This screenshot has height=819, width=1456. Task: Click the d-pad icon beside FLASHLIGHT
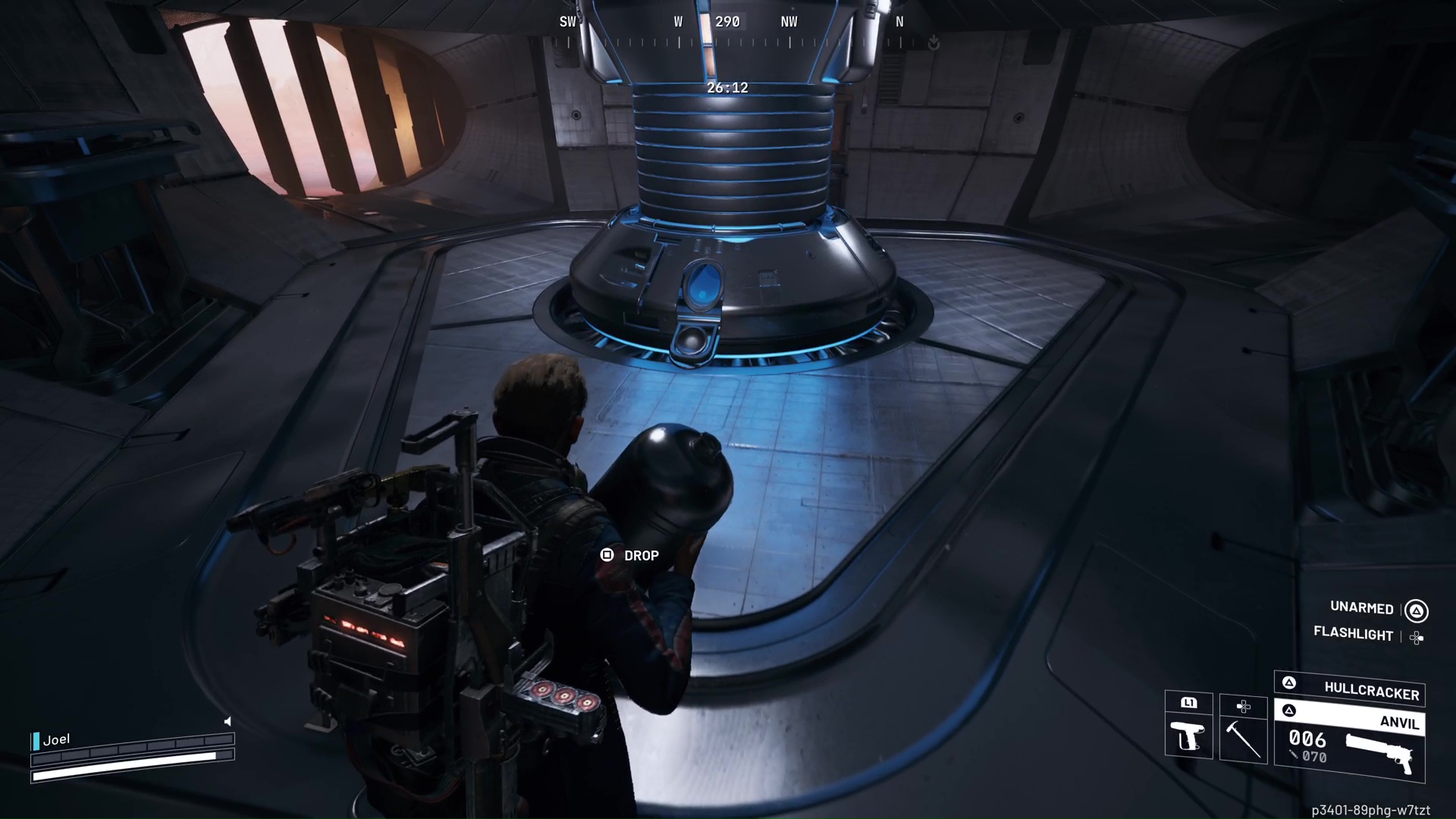pyautogui.click(x=1417, y=637)
